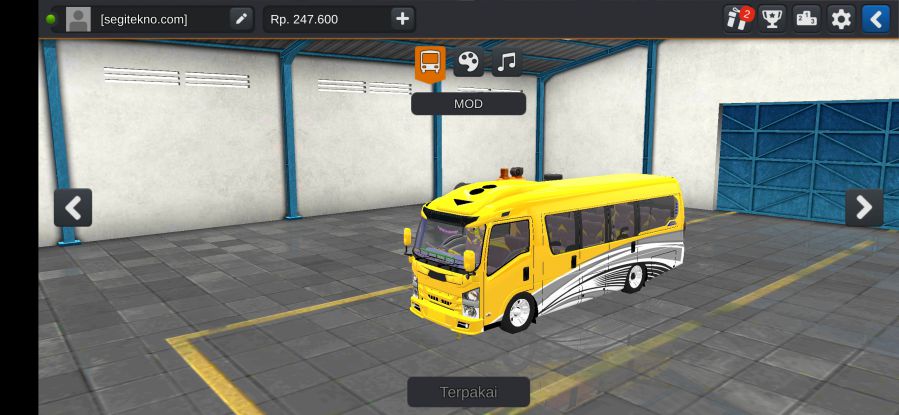This screenshot has width=899, height=415.
Task: Open the trophy achievements
Action: pyautogui.click(x=772, y=19)
